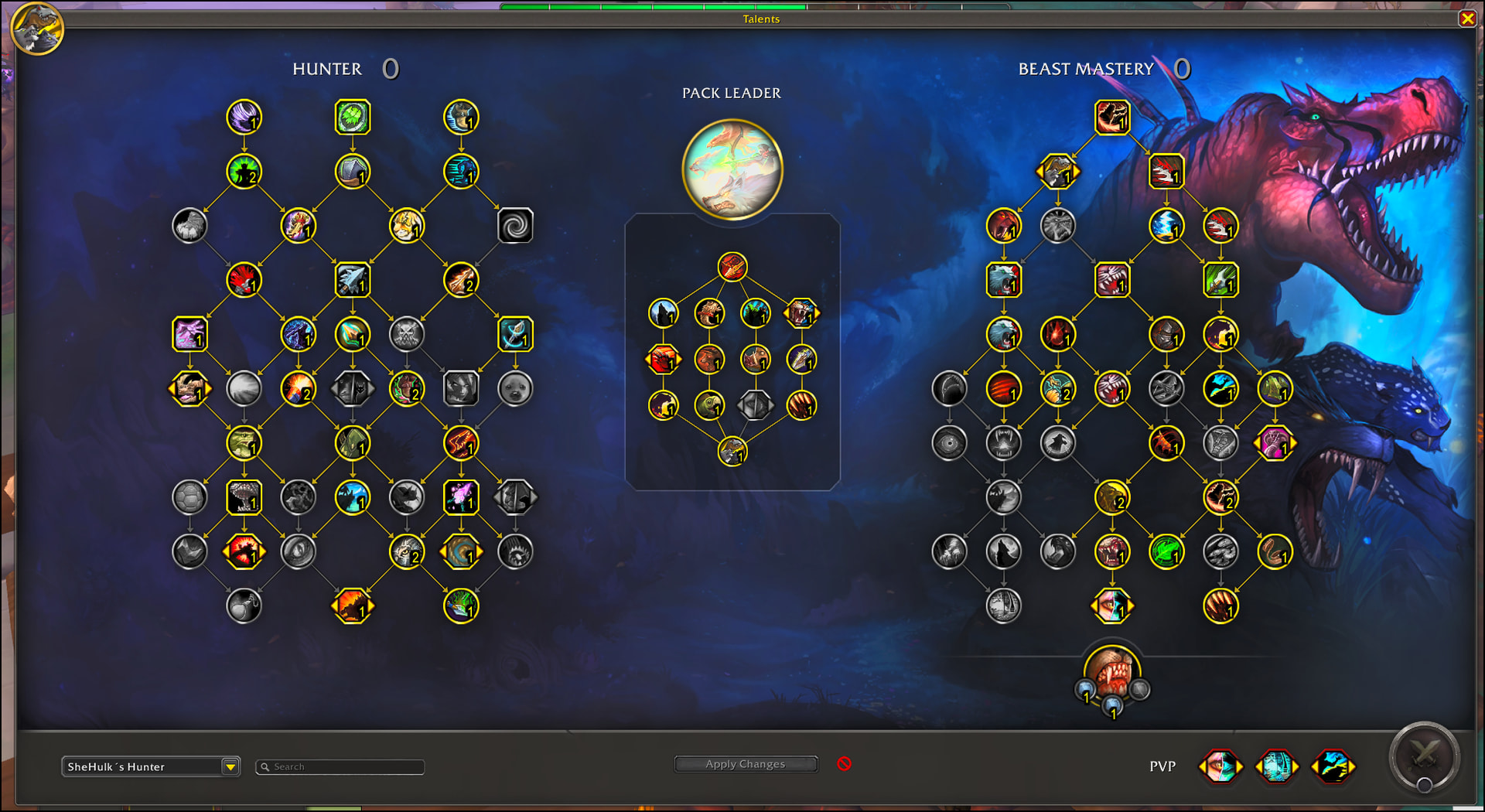
Task: Click the red reset talents icon
Action: (x=844, y=764)
